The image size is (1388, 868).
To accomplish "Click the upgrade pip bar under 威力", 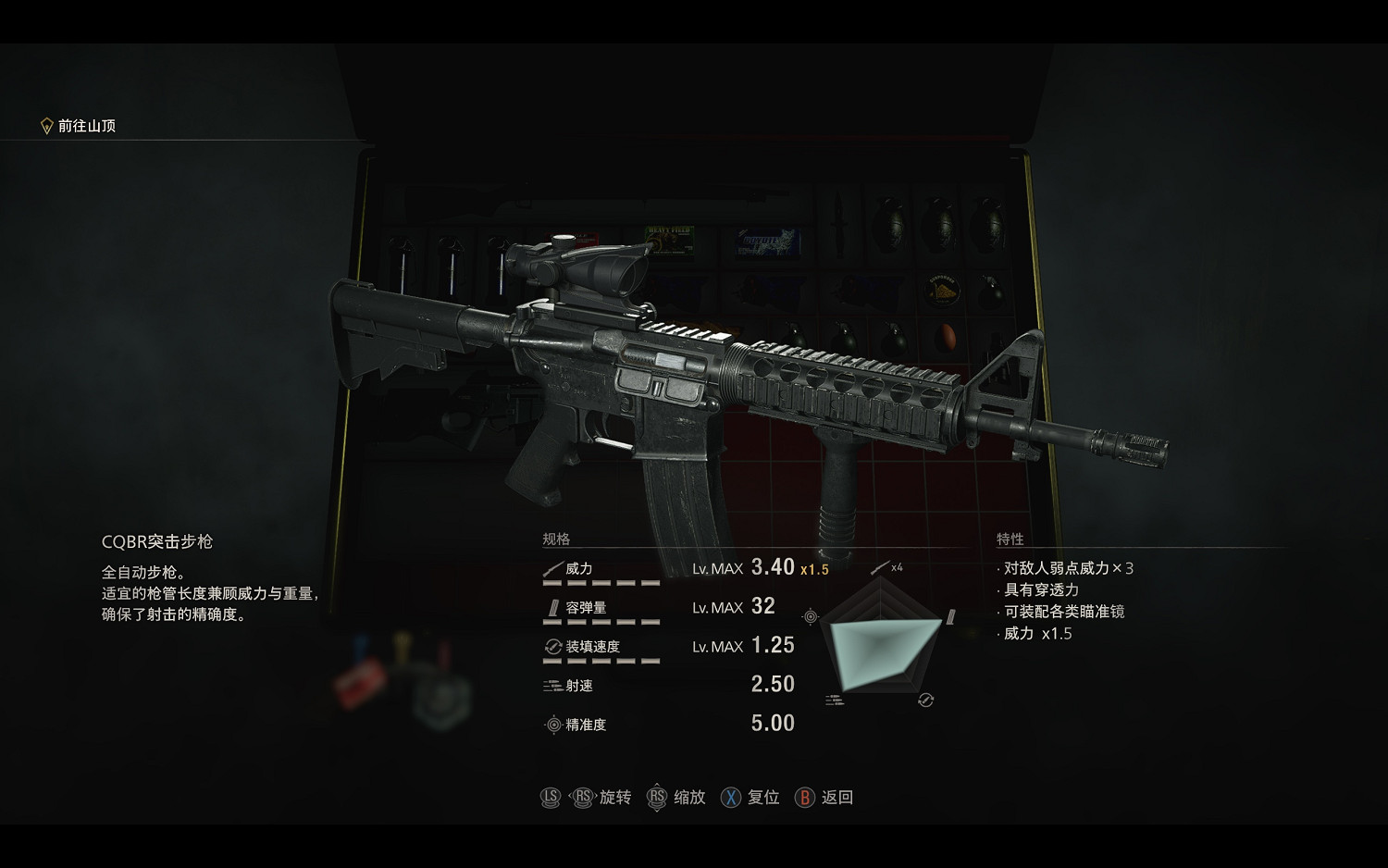I will coord(601,584).
